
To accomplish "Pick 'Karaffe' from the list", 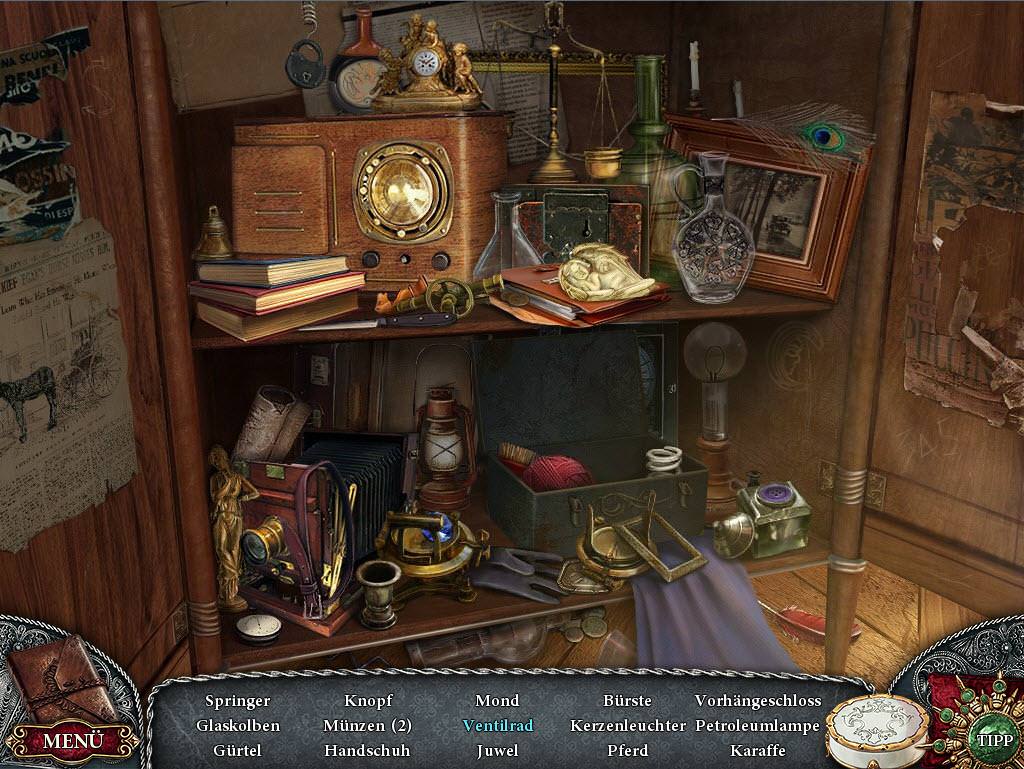I will [x=757, y=750].
